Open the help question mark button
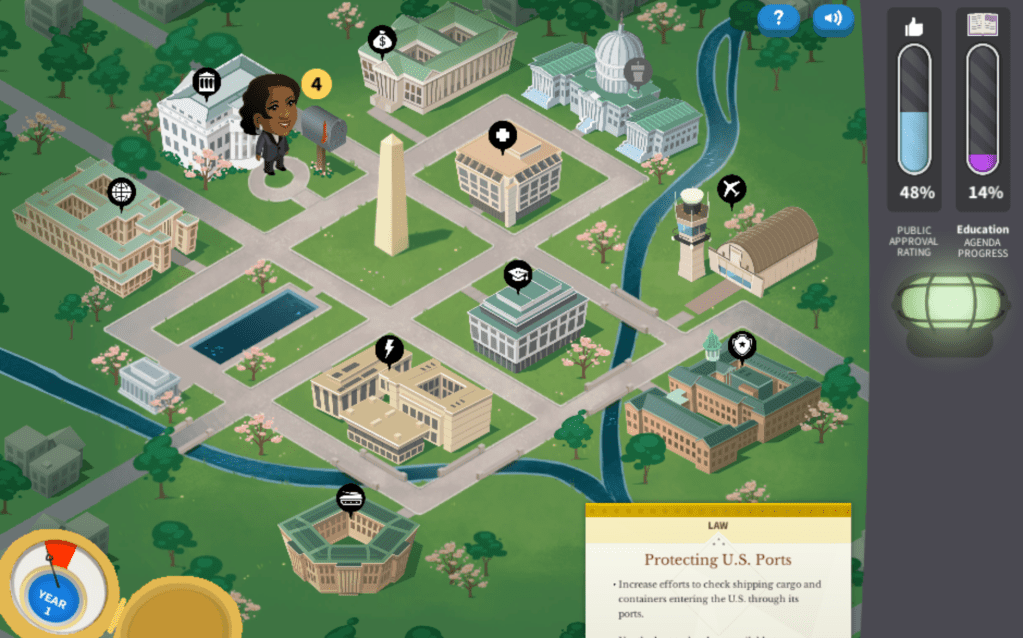Viewport: 1023px width, 638px height. tap(778, 18)
